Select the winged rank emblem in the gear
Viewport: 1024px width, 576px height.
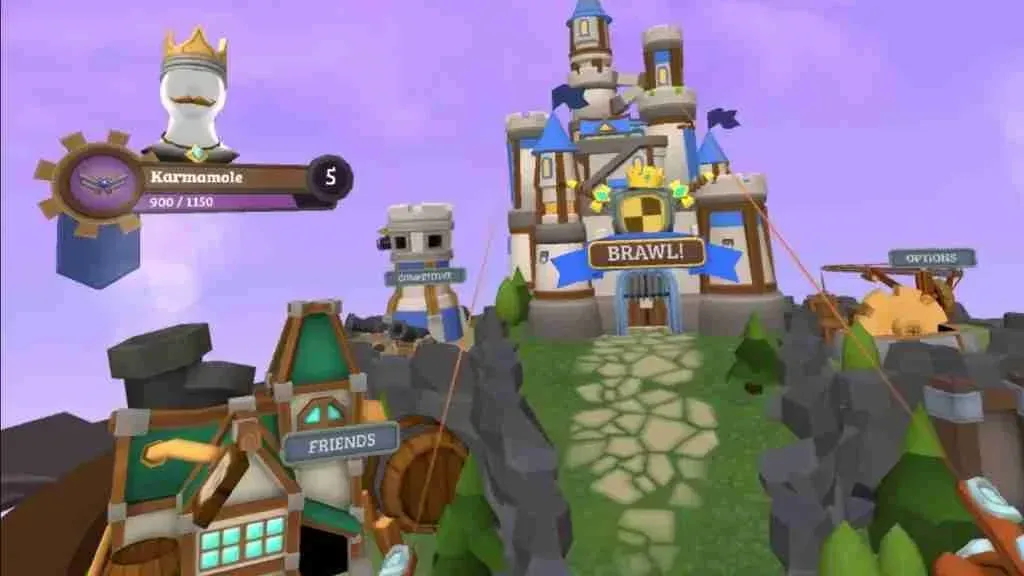[104, 181]
